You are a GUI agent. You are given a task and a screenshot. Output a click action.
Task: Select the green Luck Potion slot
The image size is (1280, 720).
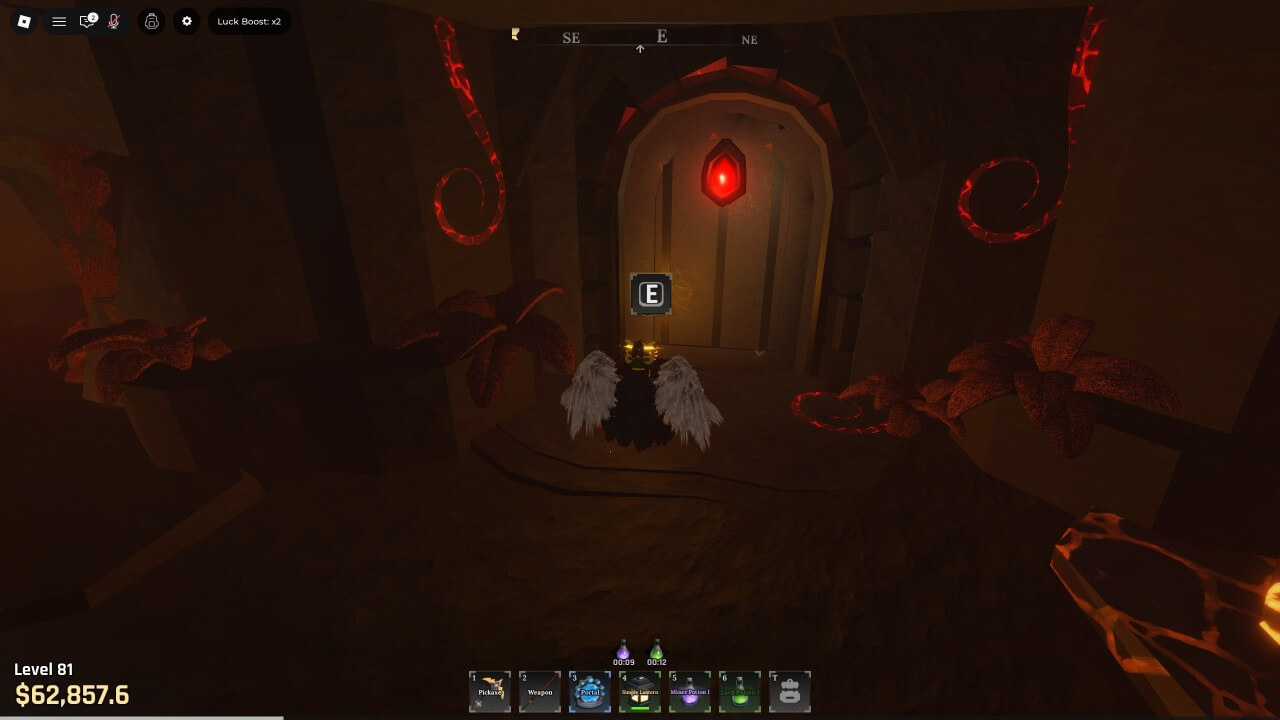(x=740, y=691)
